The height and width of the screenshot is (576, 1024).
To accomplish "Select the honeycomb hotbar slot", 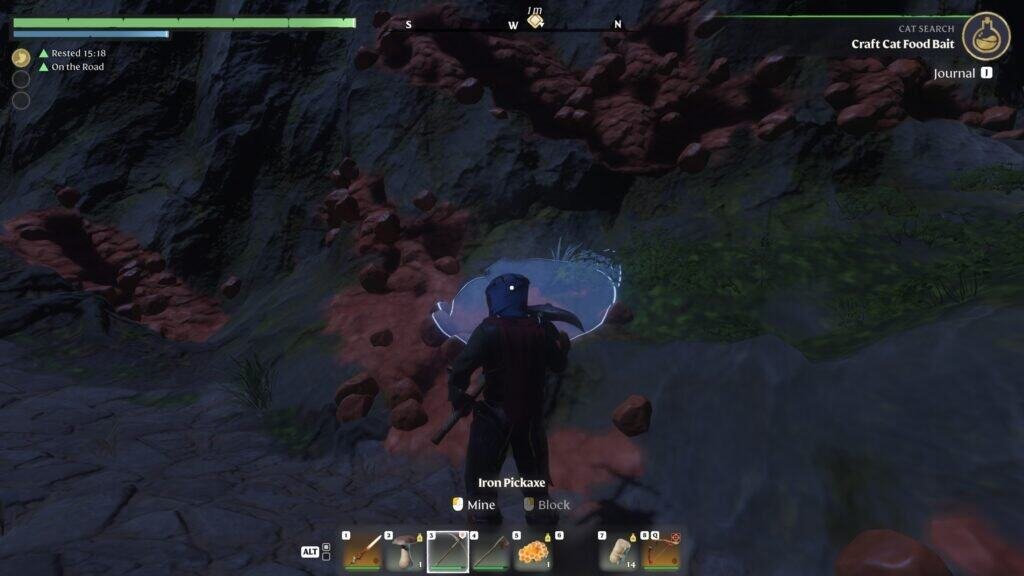I will (x=534, y=551).
